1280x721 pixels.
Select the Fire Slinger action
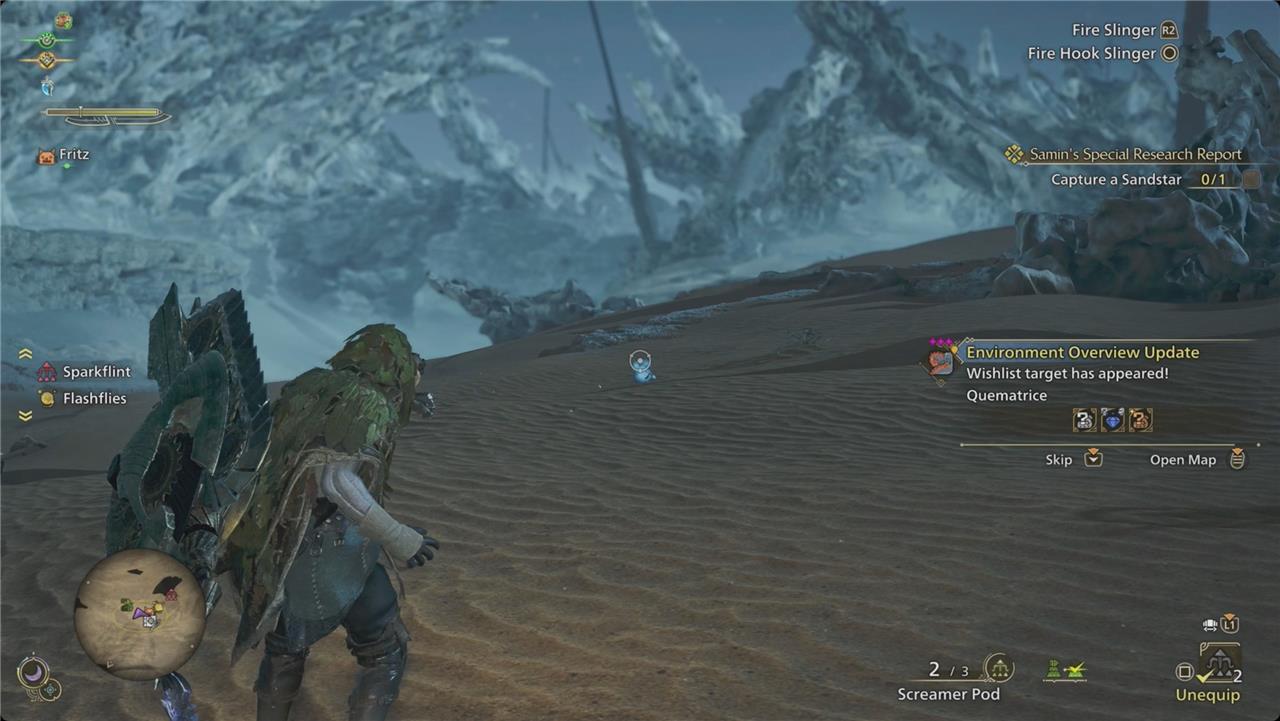1112,30
